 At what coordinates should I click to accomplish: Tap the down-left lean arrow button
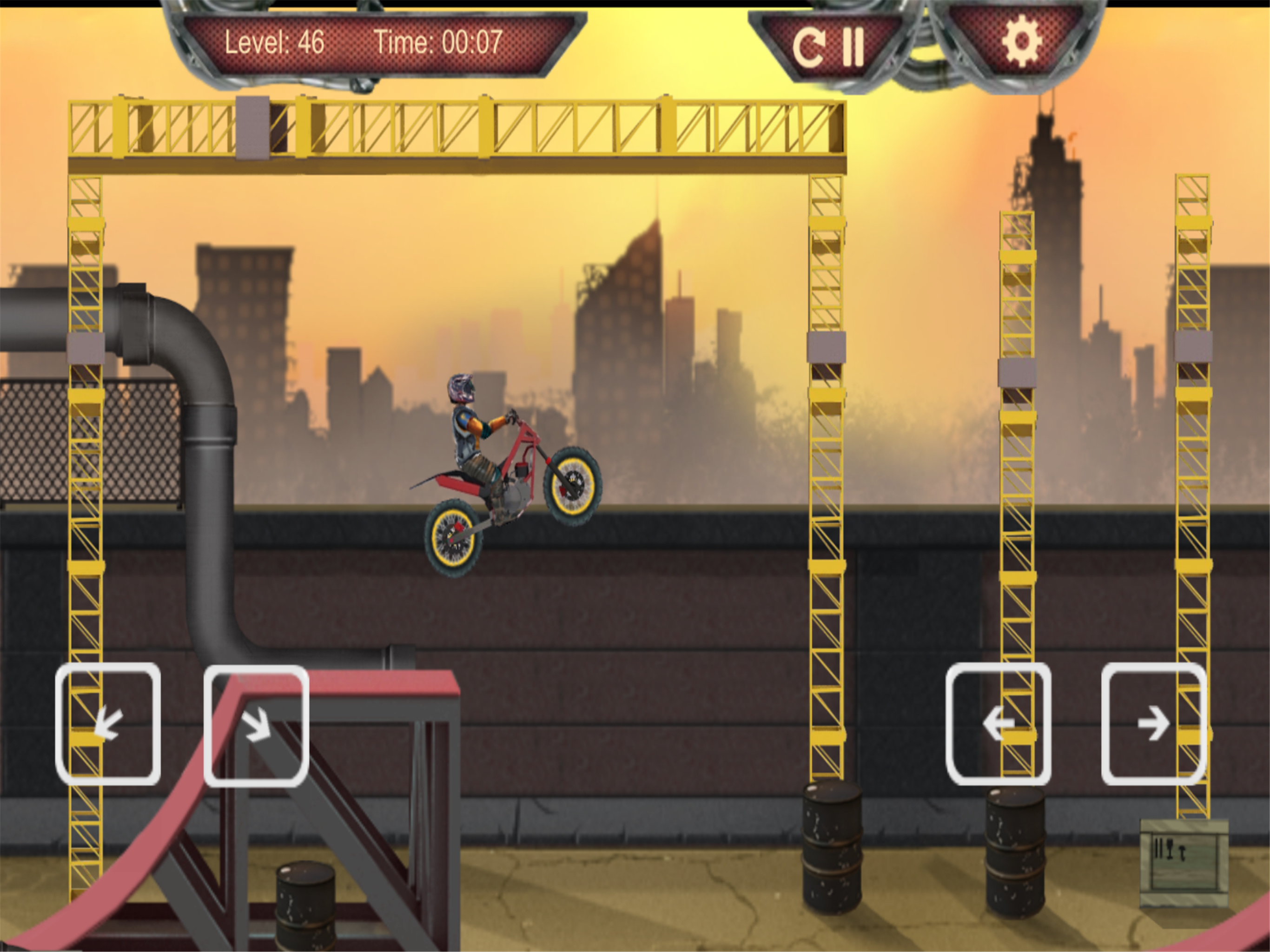coord(108,724)
